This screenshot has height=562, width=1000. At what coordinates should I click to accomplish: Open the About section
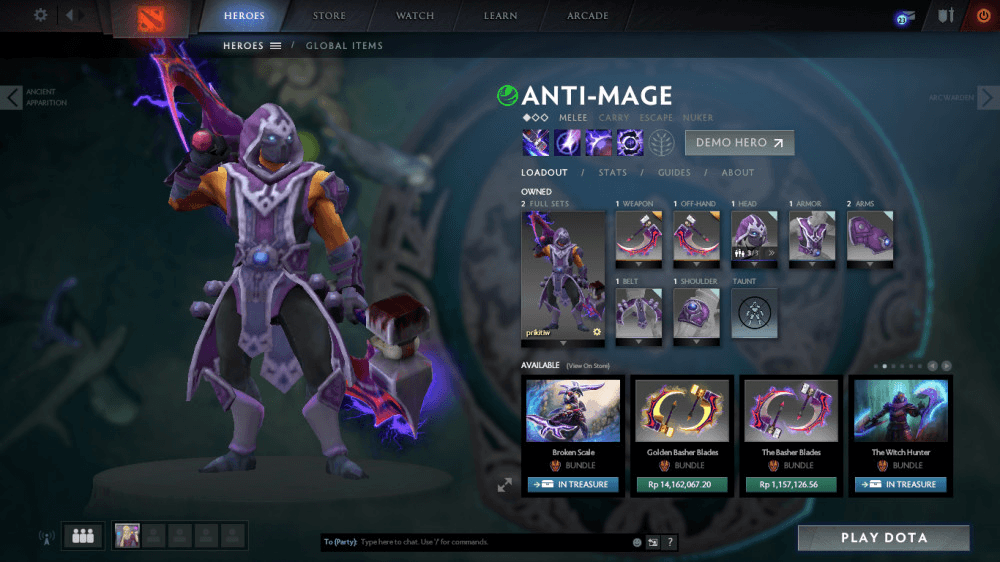pos(738,173)
